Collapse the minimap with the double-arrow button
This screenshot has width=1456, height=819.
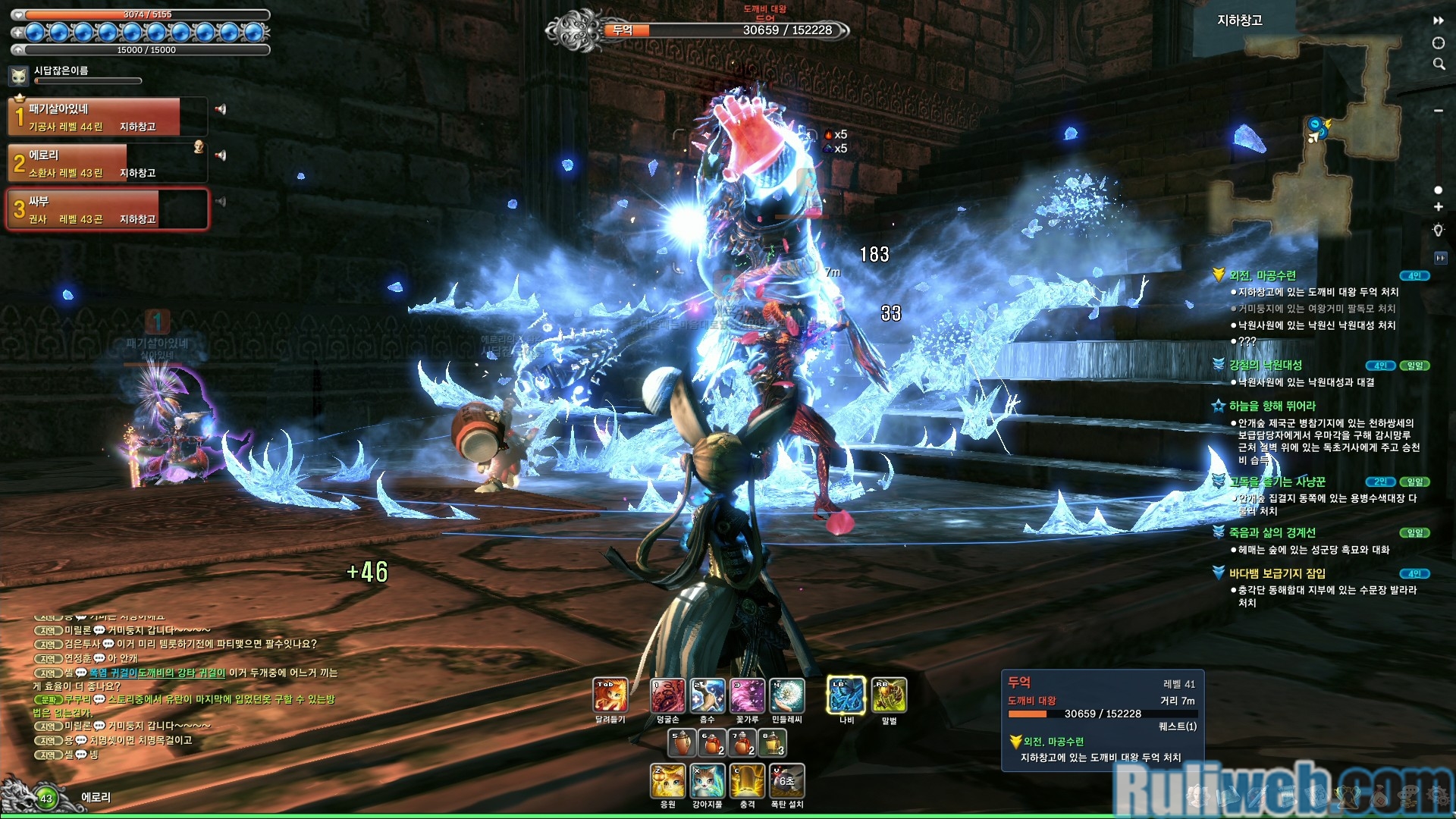pyautogui.click(x=1439, y=20)
